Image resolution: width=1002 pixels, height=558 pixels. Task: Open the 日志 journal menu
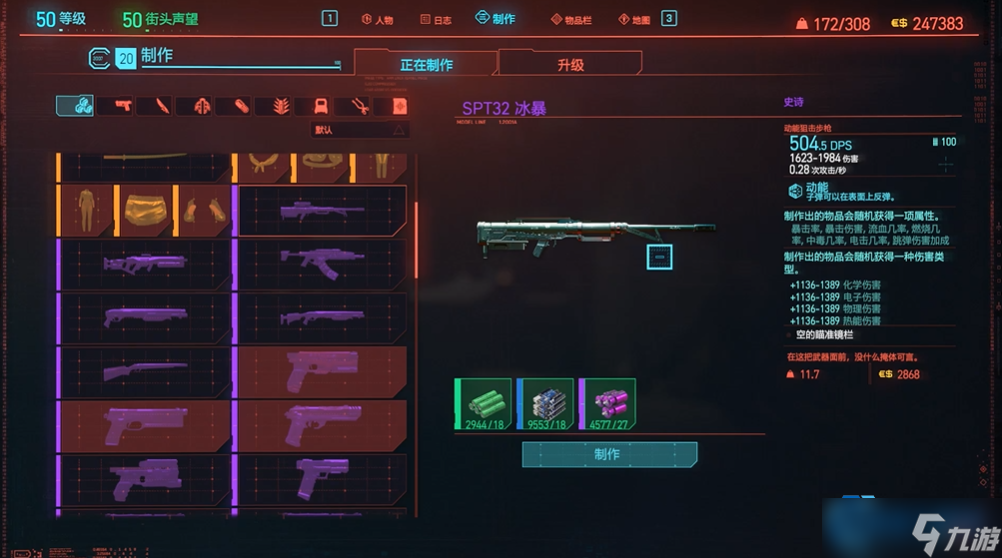click(435, 19)
